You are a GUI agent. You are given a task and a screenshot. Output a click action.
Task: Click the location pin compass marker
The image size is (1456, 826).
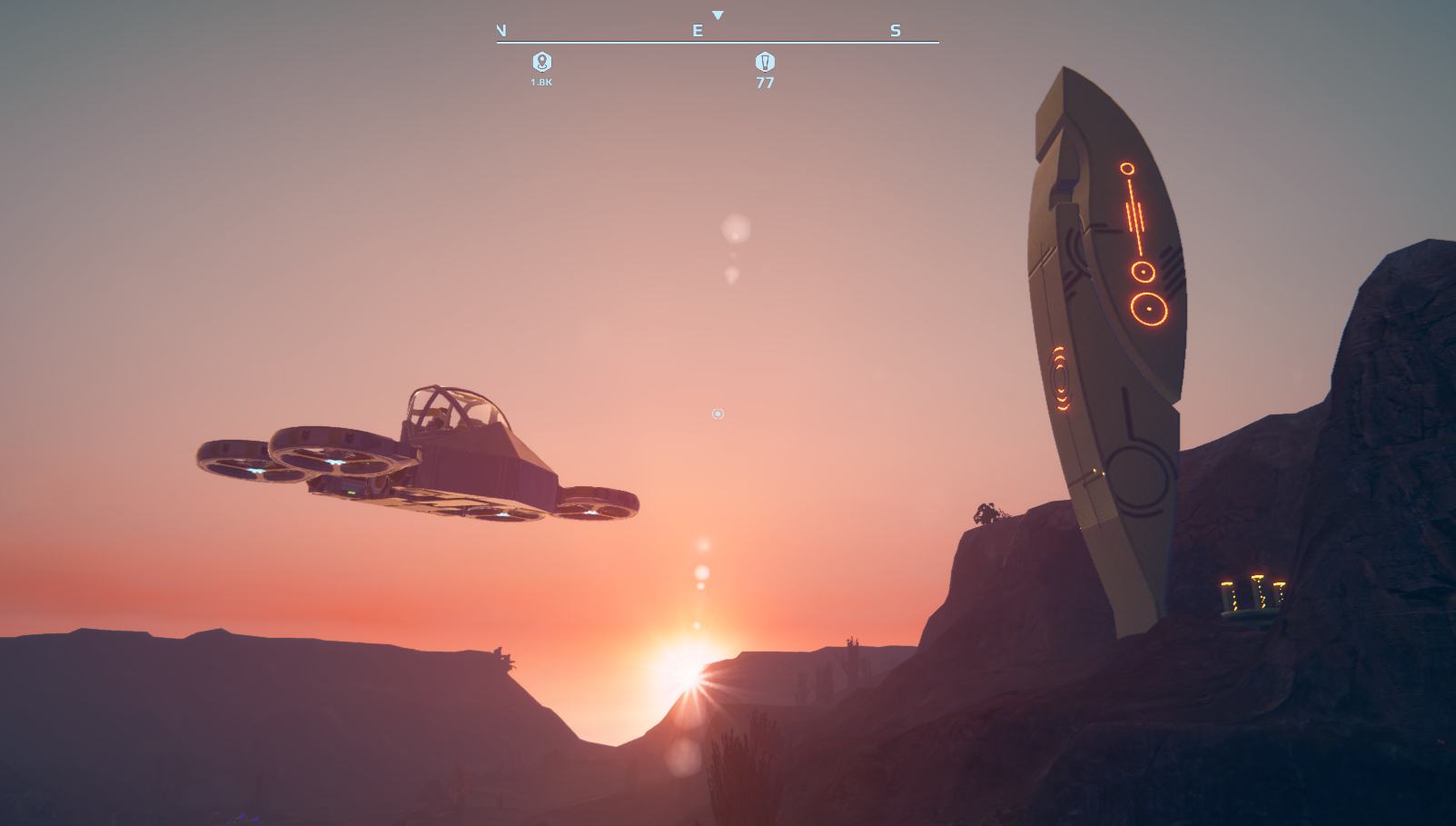point(542,62)
